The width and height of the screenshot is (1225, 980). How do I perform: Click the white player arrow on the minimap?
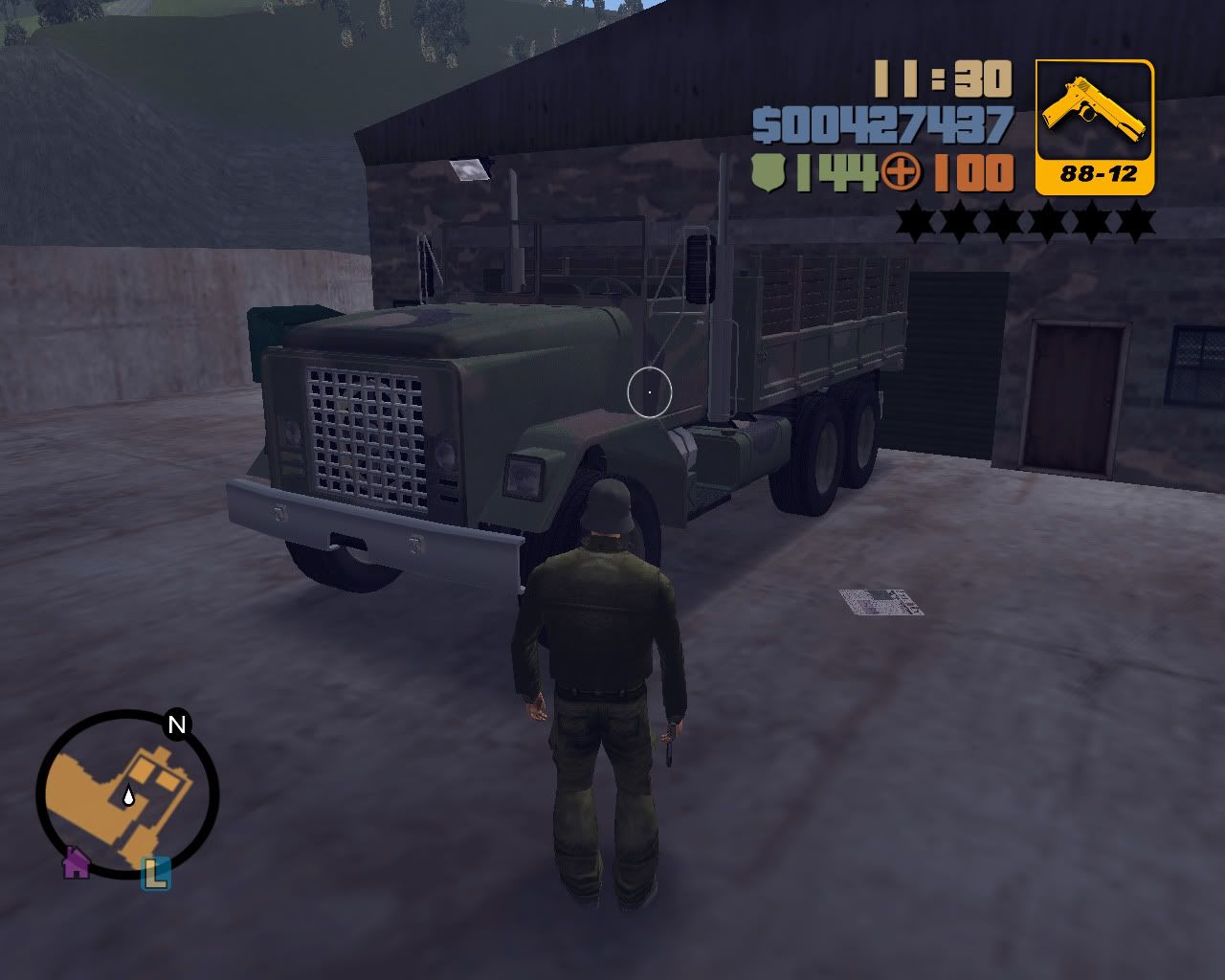pos(128,794)
